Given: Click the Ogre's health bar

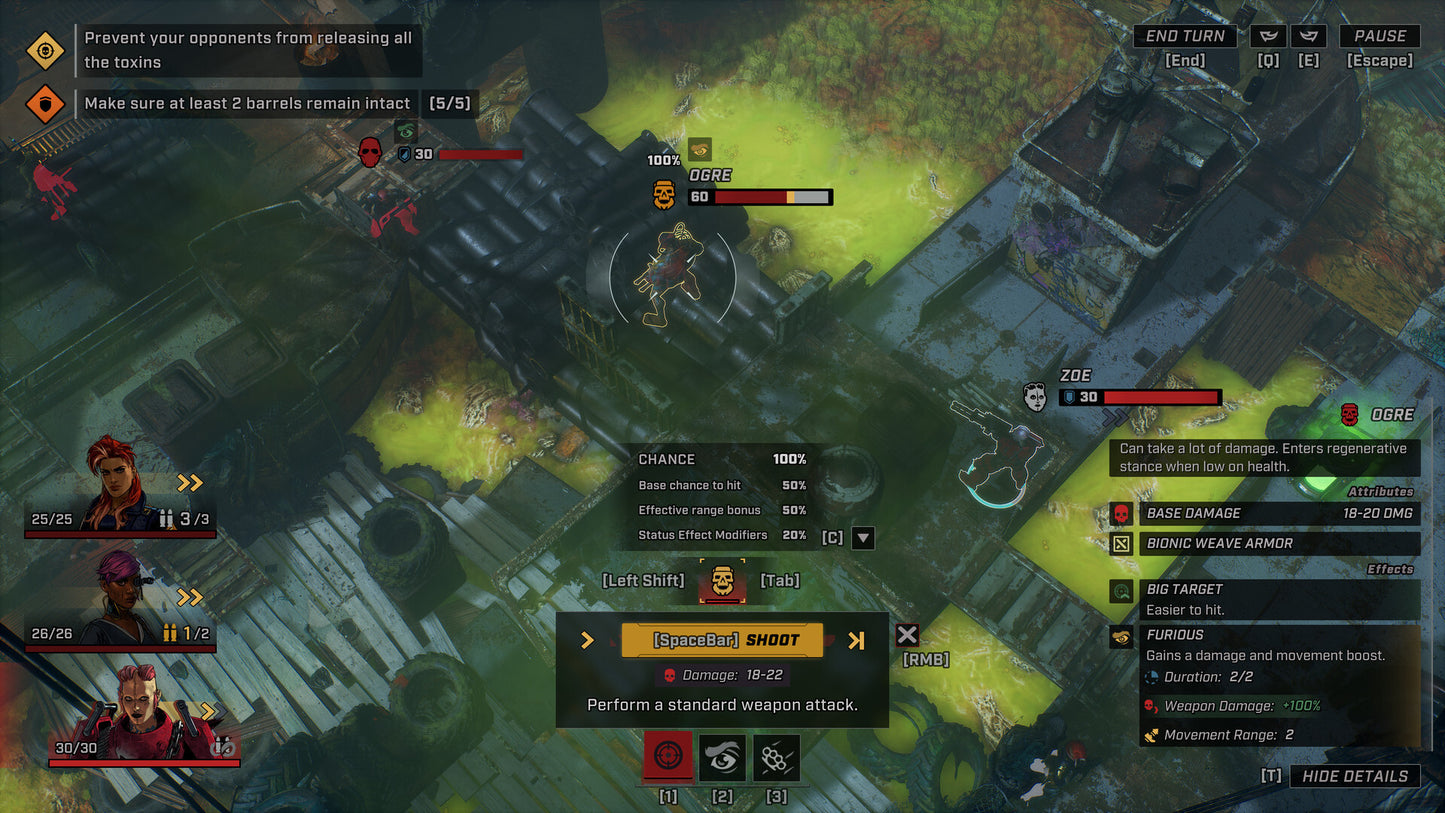Looking at the screenshot, I should point(762,196).
